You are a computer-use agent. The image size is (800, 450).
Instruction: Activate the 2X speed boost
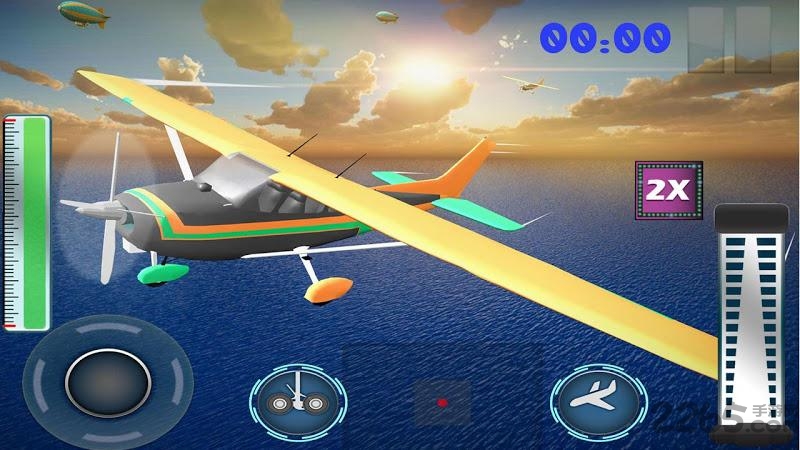coord(669,191)
